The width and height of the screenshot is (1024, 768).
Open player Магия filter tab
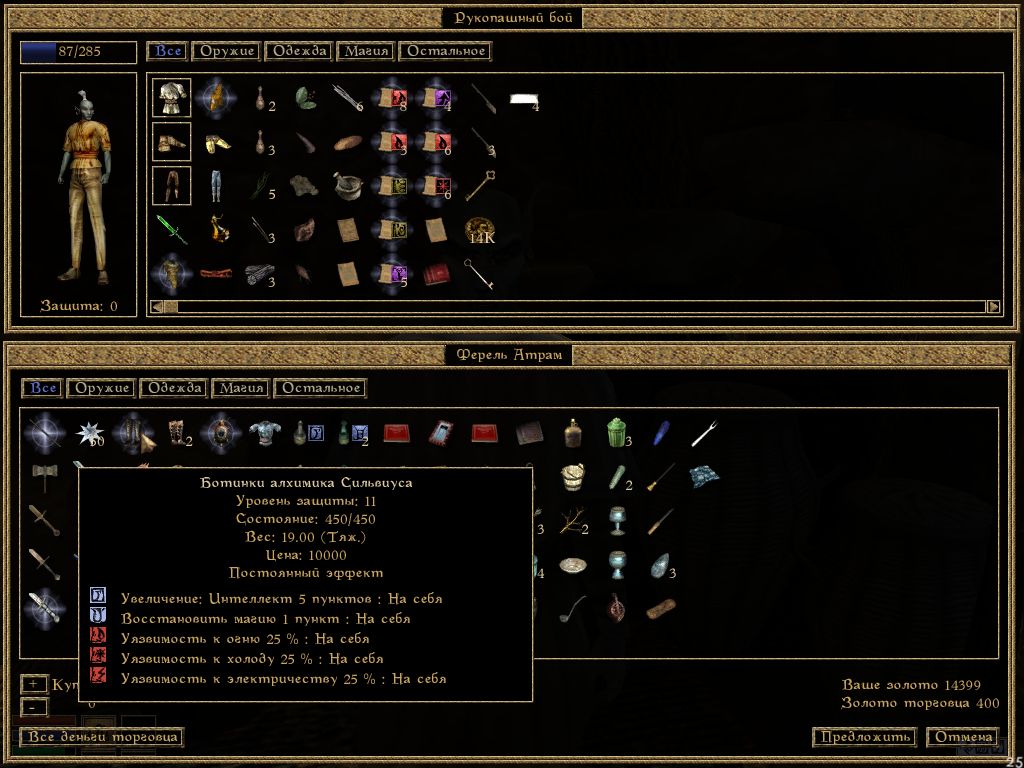[366, 51]
